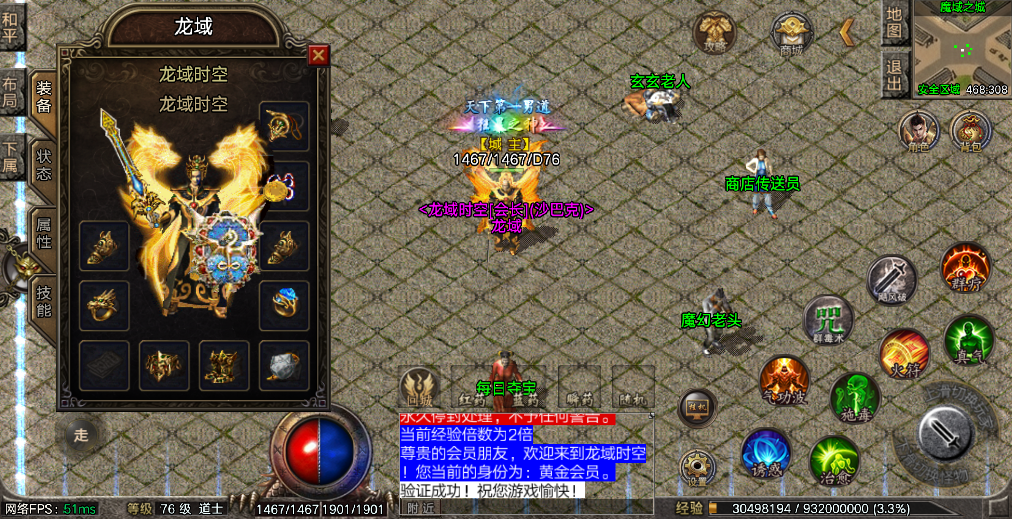
Task: Open the 背包 backpack
Action: (970, 130)
